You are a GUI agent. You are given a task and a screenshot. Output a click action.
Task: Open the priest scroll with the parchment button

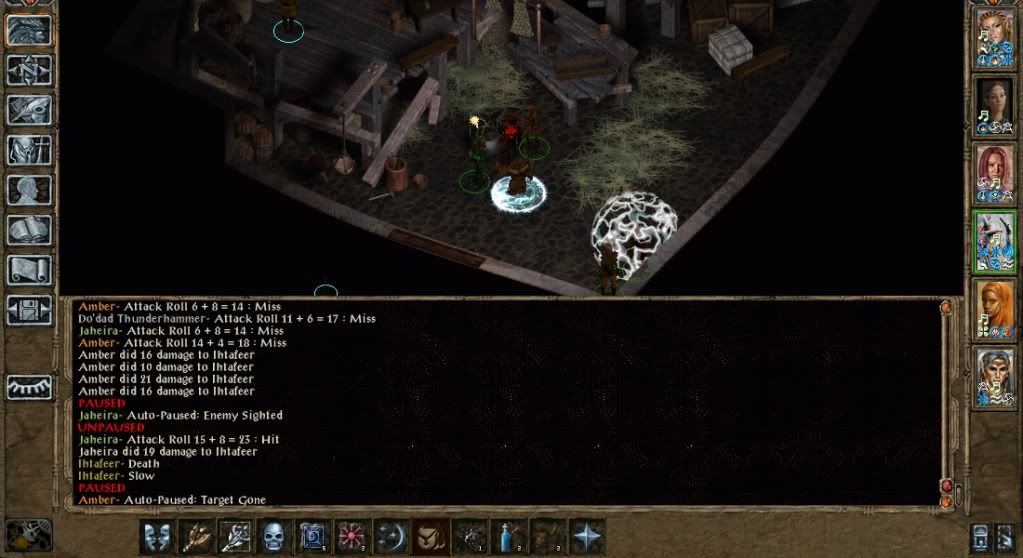point(29,270)
